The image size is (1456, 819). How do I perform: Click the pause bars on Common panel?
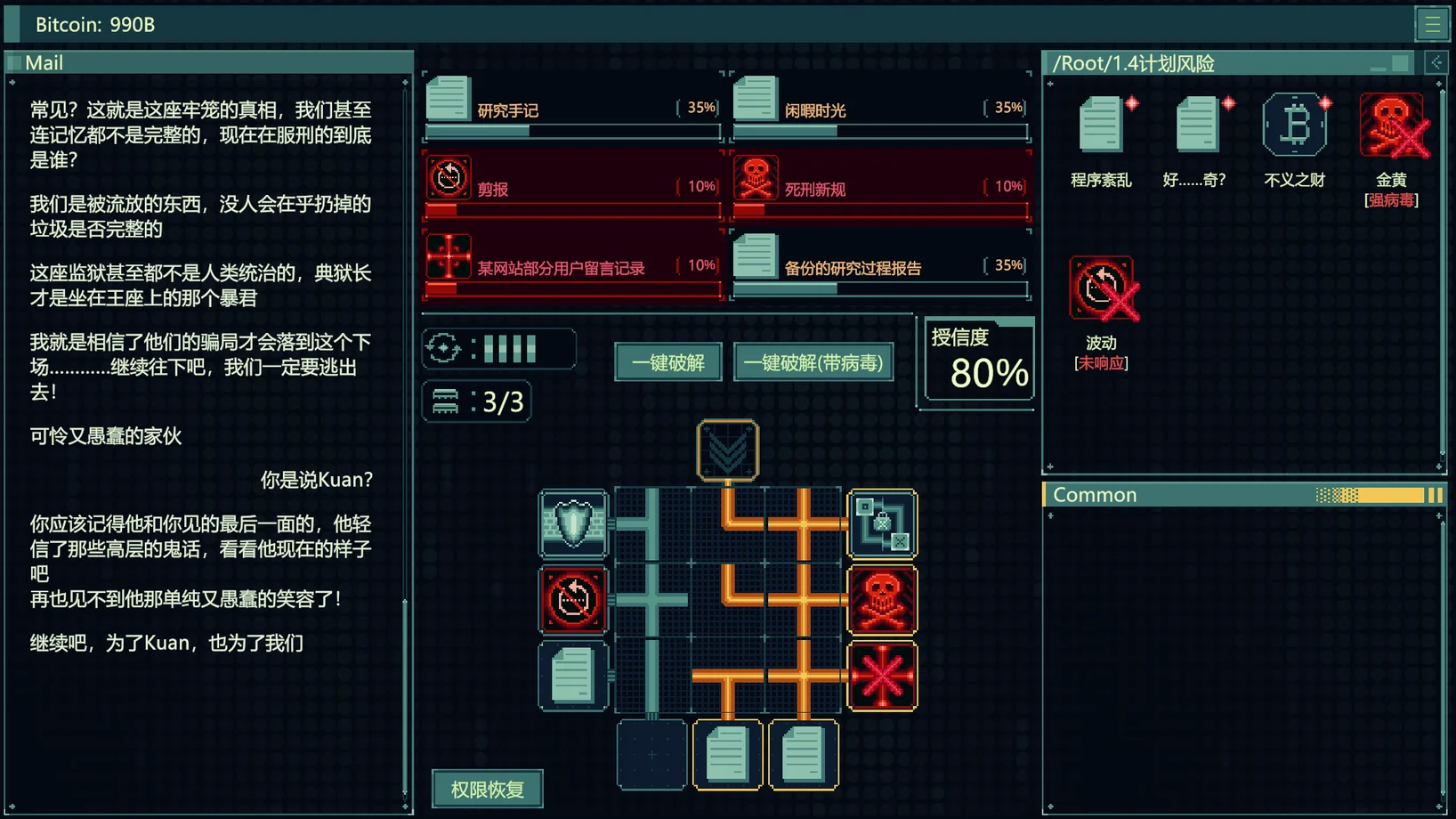pos(1435,495)
